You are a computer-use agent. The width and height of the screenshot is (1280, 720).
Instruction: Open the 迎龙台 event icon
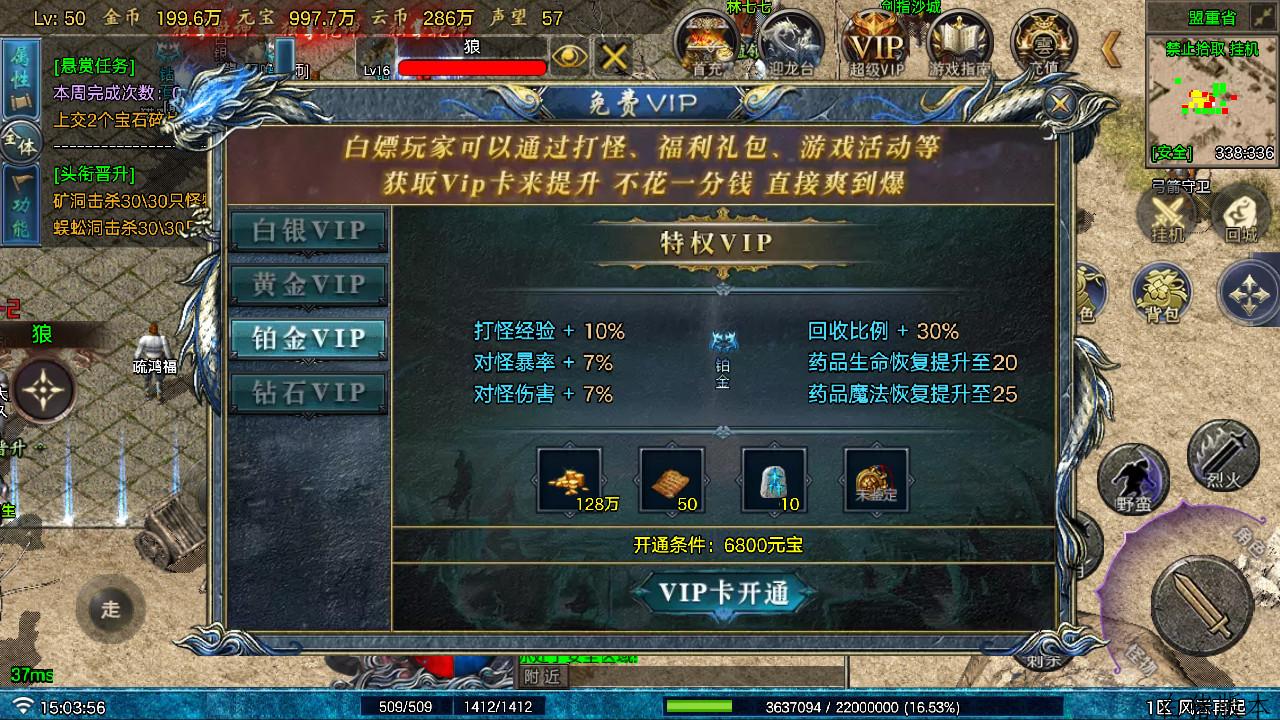point(789,42)
